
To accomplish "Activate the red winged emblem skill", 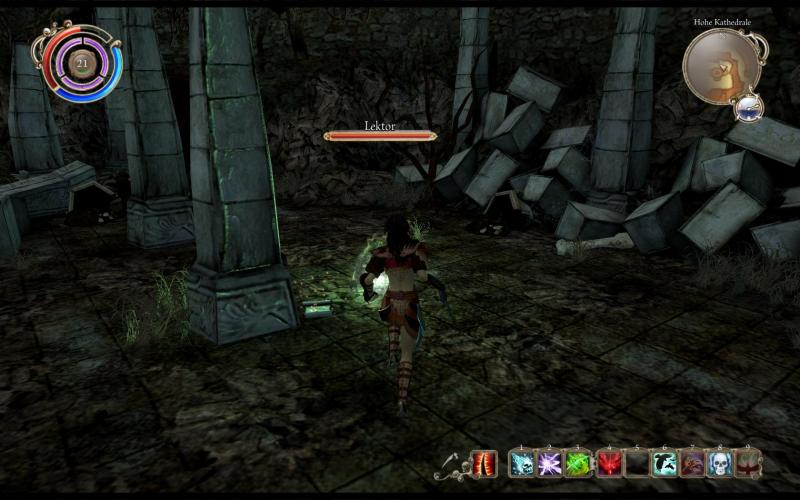I will coord(747,463).
